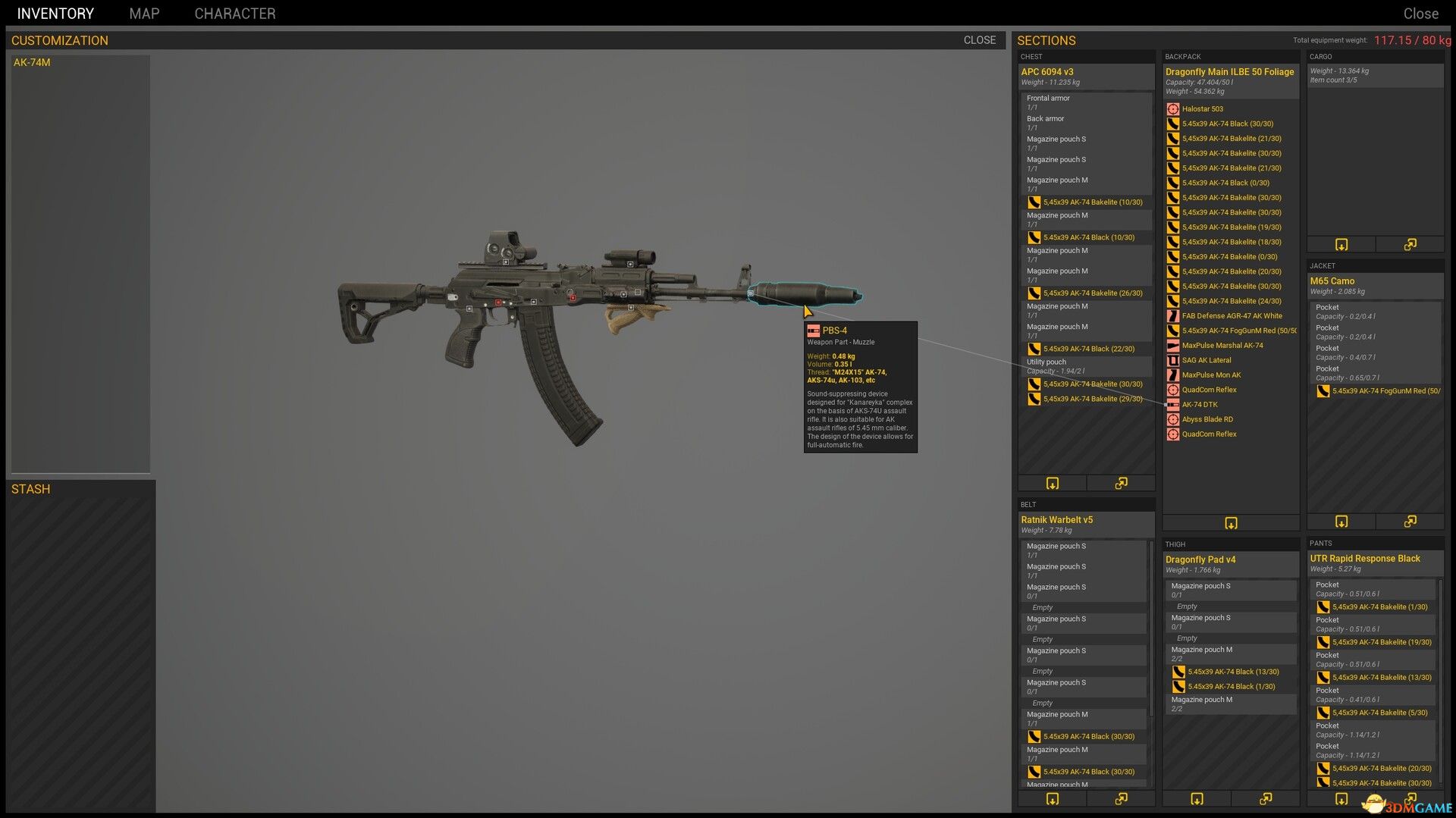The image size is (1456, 818).
Task: Select the APC 6094 v3 chest rig
Action: (x=1047, y=72)
